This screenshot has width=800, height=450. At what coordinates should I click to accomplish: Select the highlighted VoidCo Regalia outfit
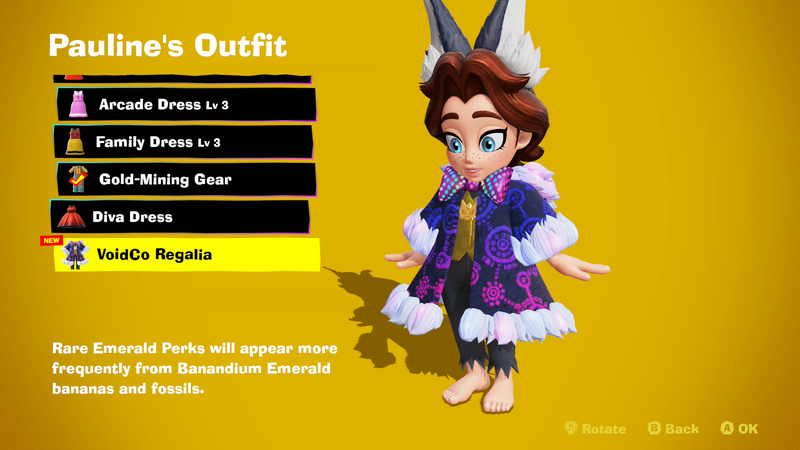(x=188, y=255)
